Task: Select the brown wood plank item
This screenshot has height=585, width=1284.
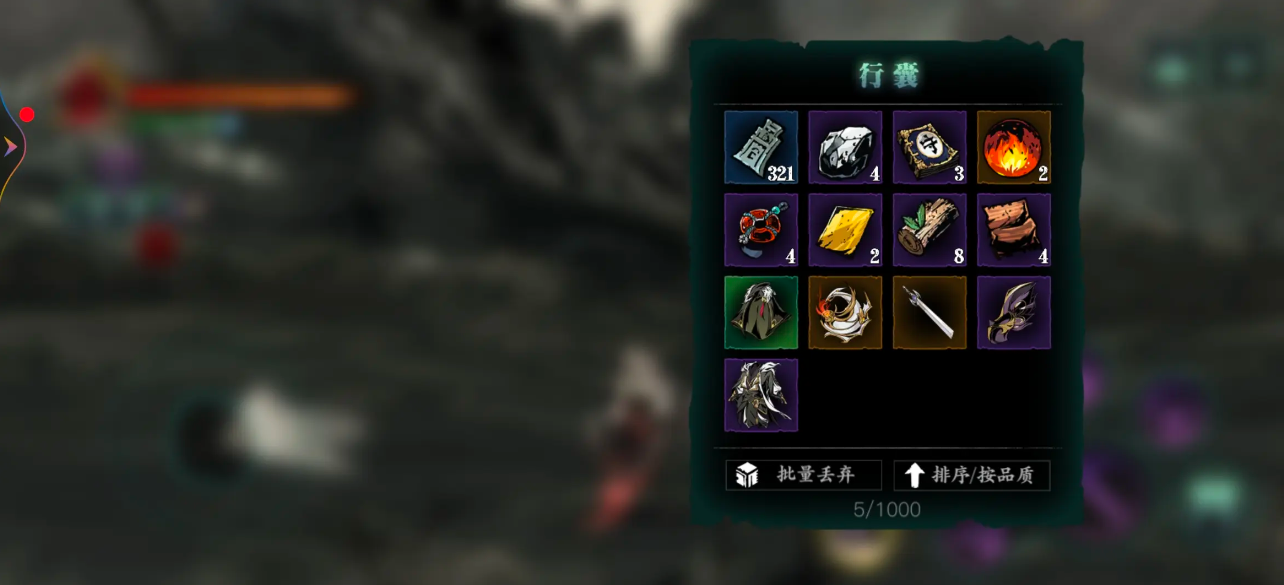Action: (x=1013, y=230)
